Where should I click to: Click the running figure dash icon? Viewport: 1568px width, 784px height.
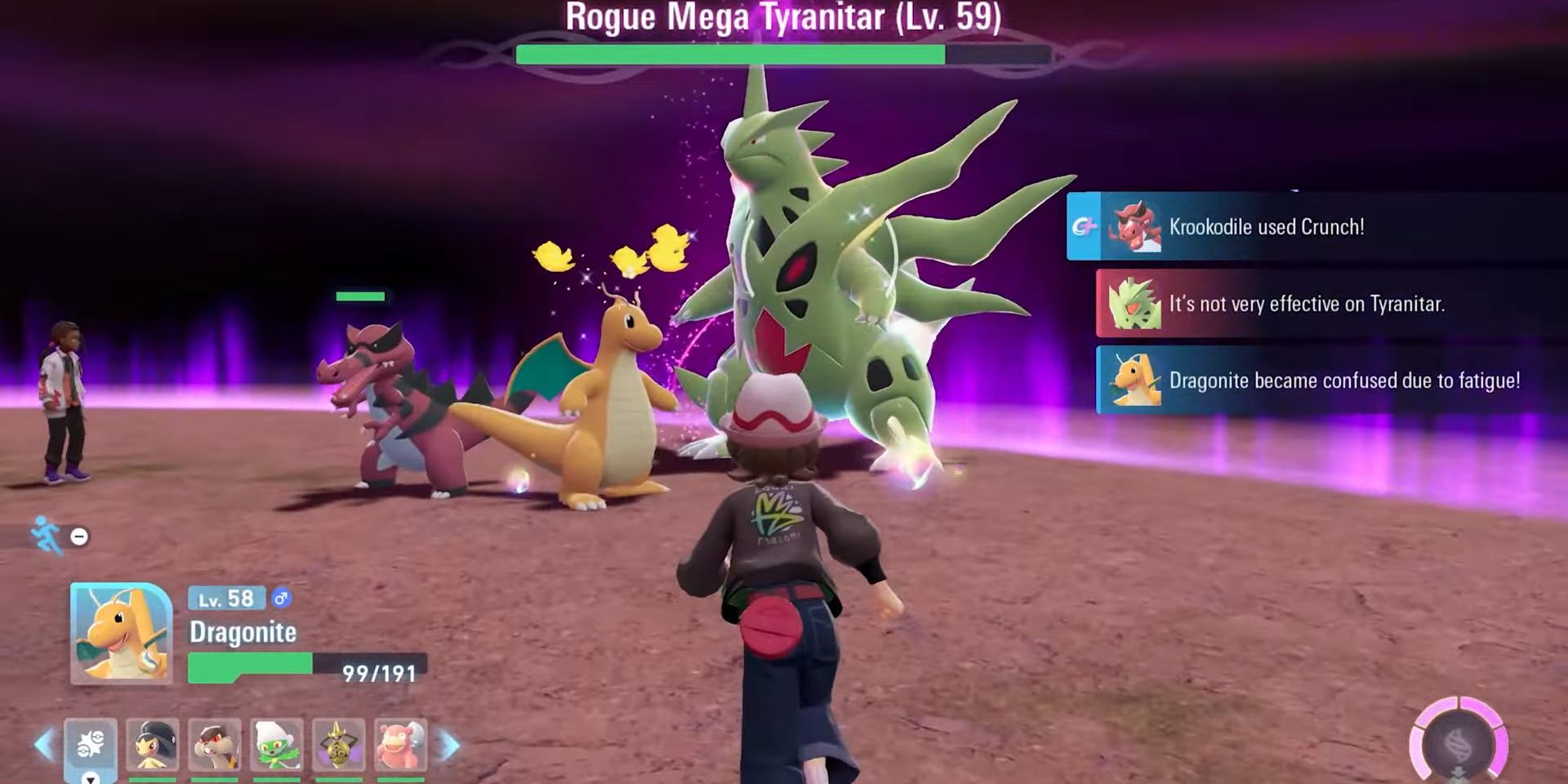click(47, 536)
